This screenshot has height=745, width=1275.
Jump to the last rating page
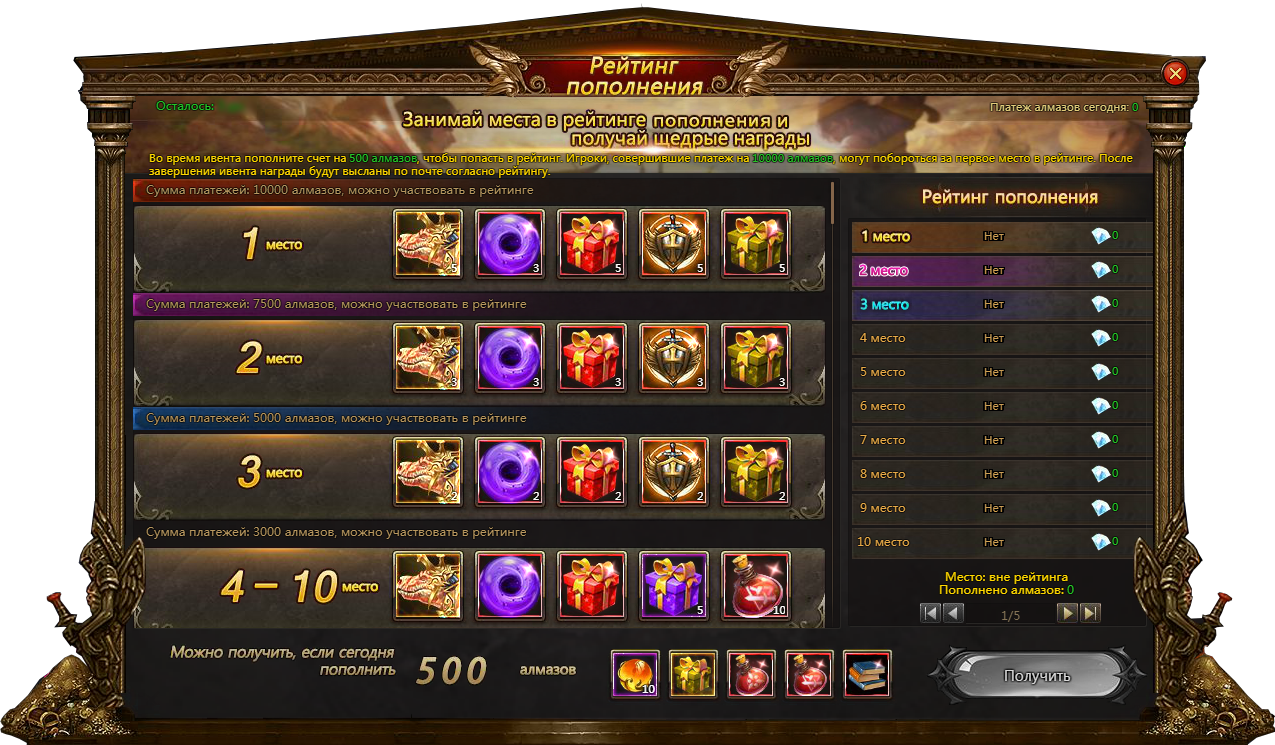coord(1091,613)
